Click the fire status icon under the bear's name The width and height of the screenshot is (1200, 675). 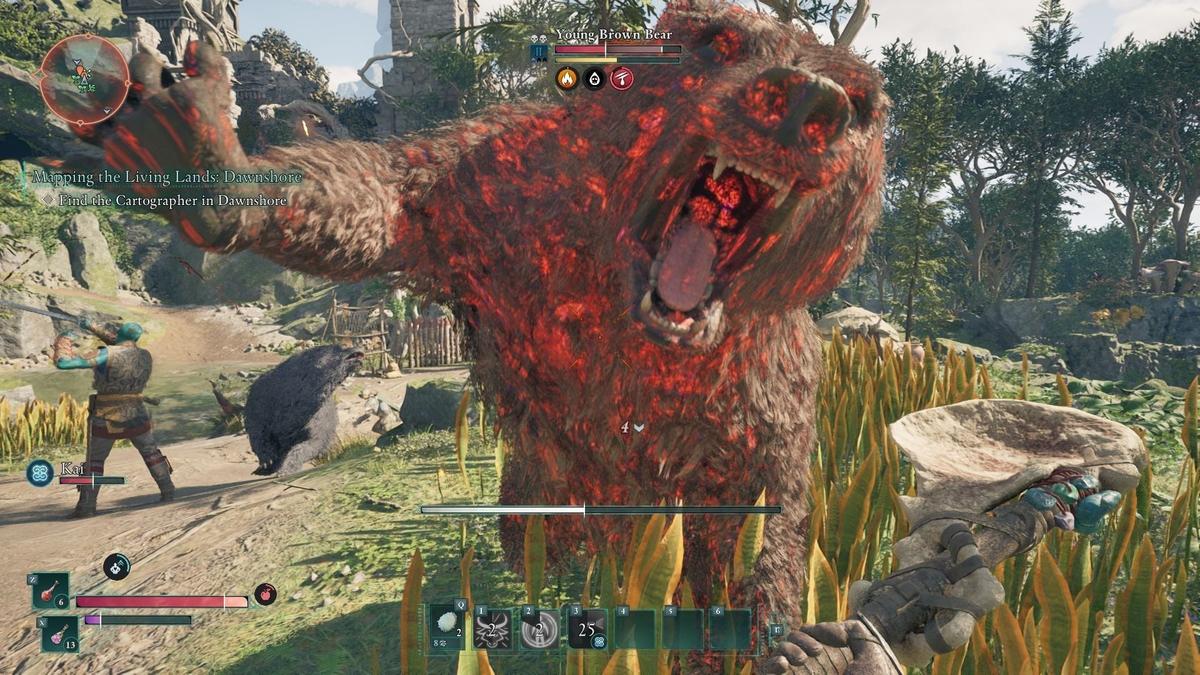pyautogui.click(x=567, y=78)
